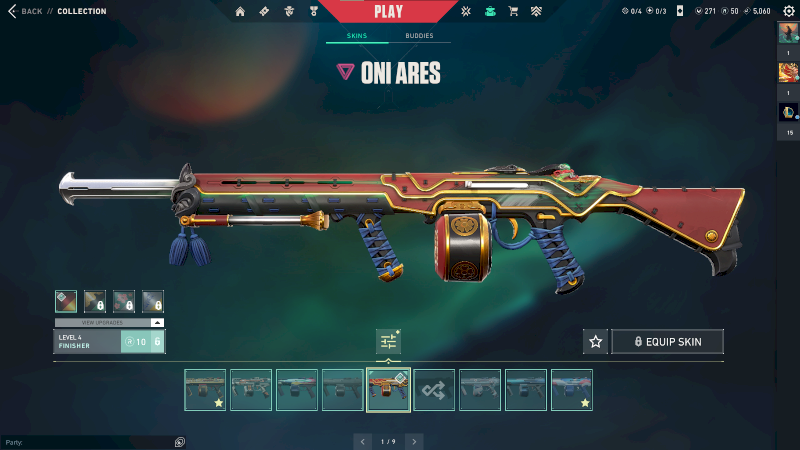Go to the next skin page arrow
The height and width of the screenshot is (450, 800).
click(x=414, y=441)
